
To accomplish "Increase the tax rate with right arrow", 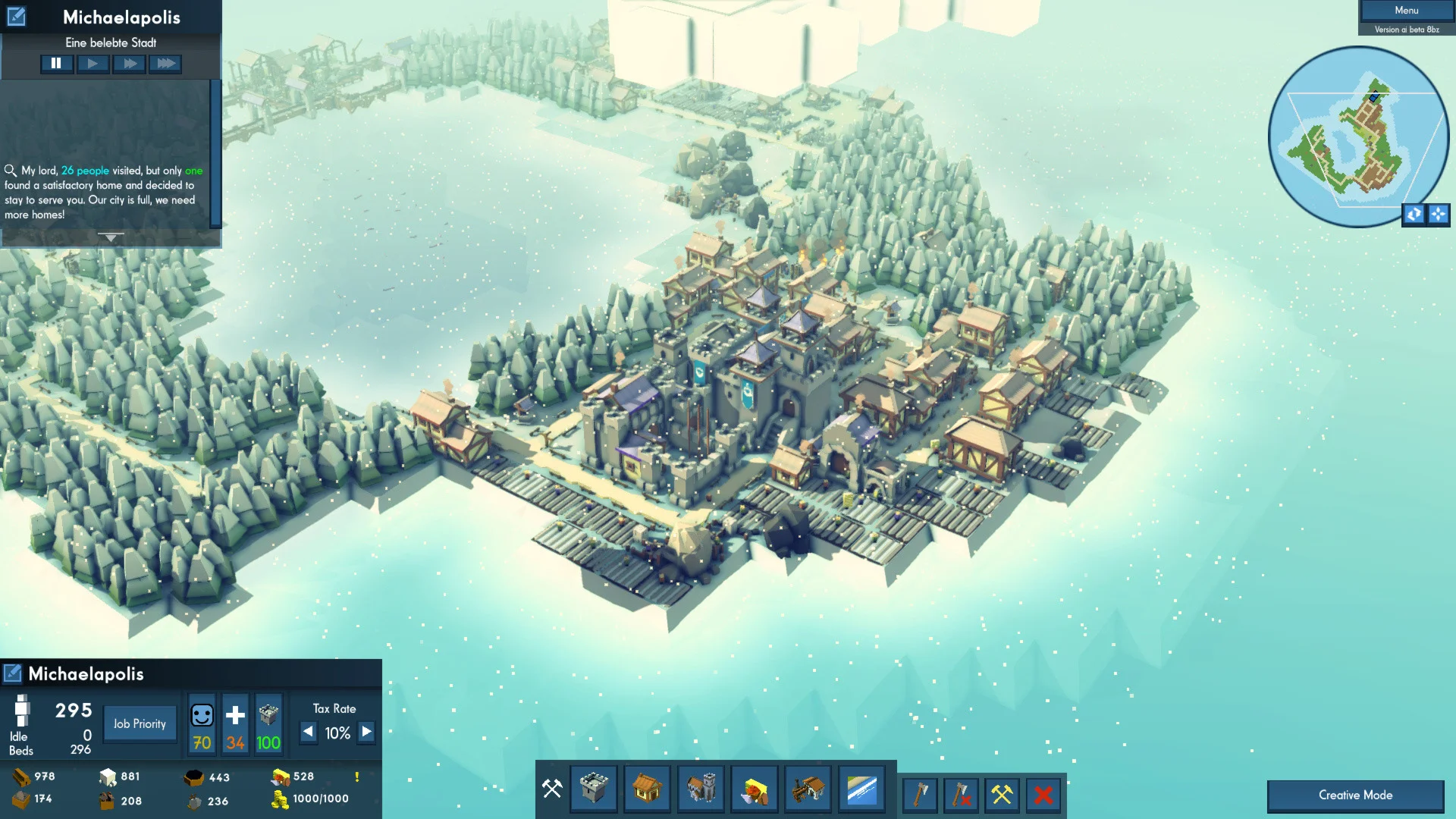I will [x=366, y=733].
